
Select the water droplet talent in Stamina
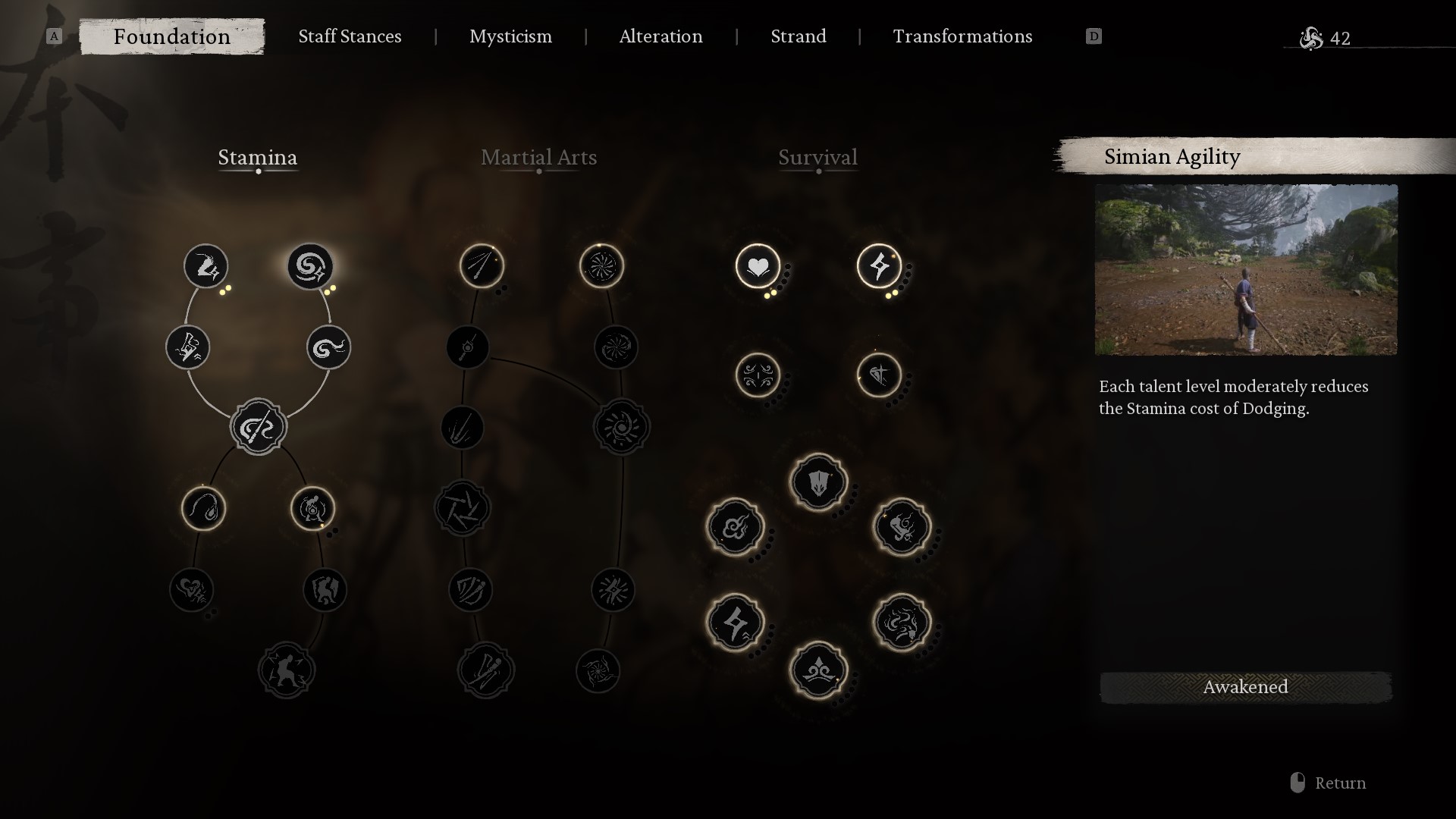(203, 508)
